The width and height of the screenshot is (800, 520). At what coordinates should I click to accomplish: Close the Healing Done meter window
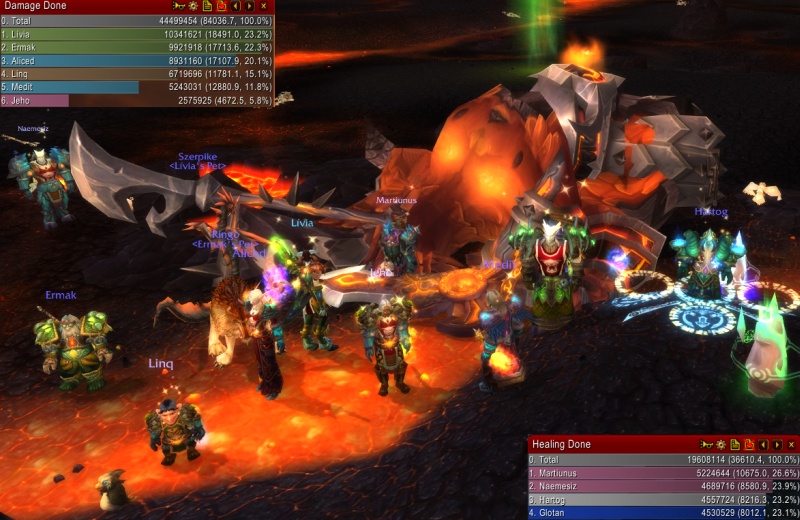[791, 444]
